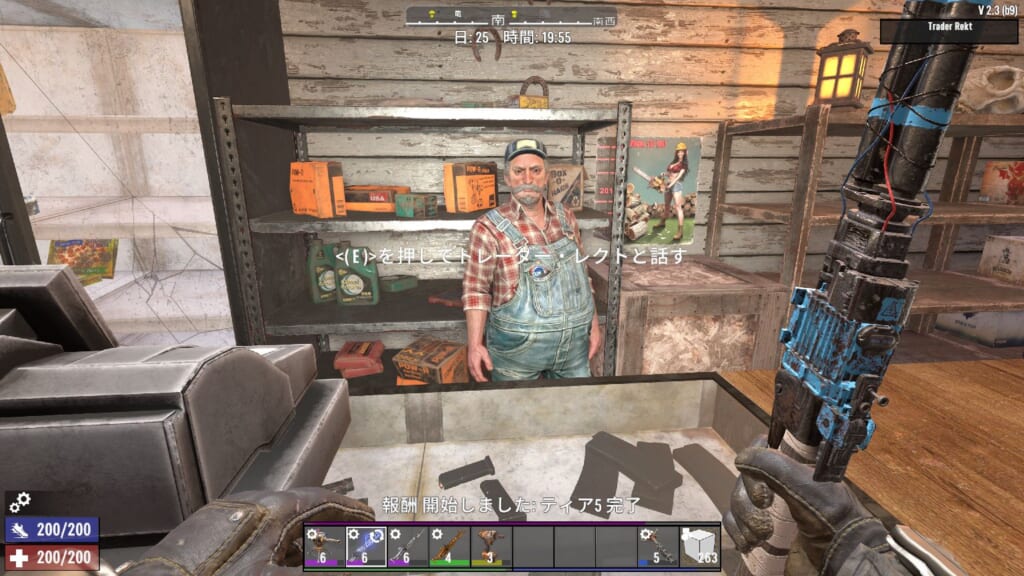Screen dimensions: 1024x576
Task: Click the gear status icon above stamina
Action: point(19,502)
